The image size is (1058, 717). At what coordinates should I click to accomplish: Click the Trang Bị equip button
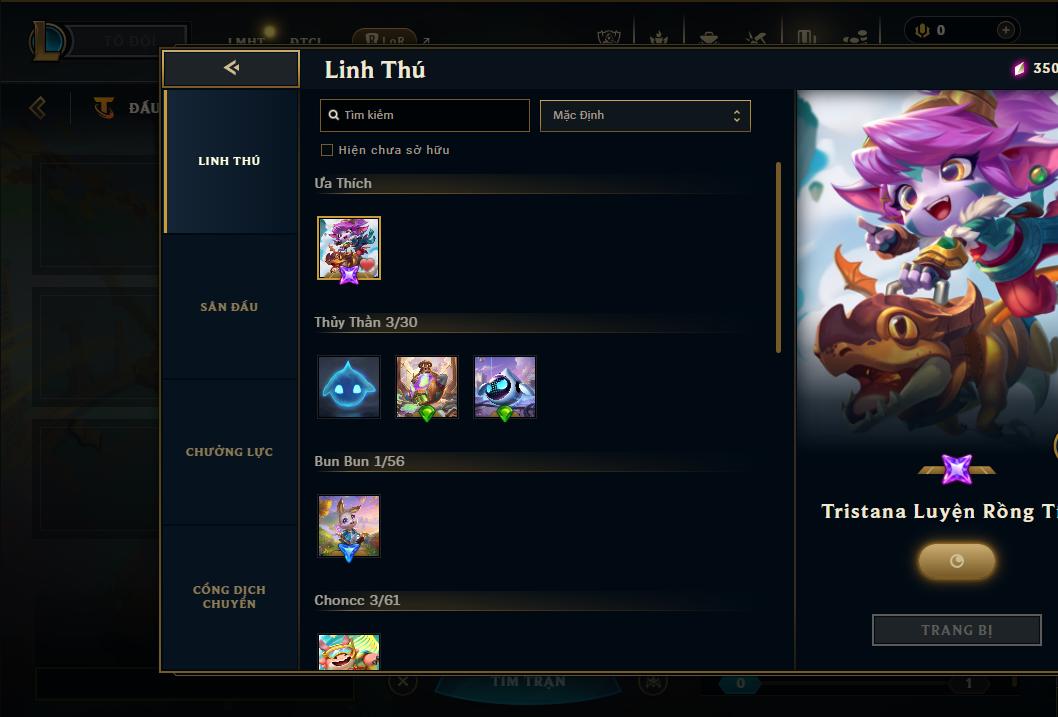(x=956, y=630)
